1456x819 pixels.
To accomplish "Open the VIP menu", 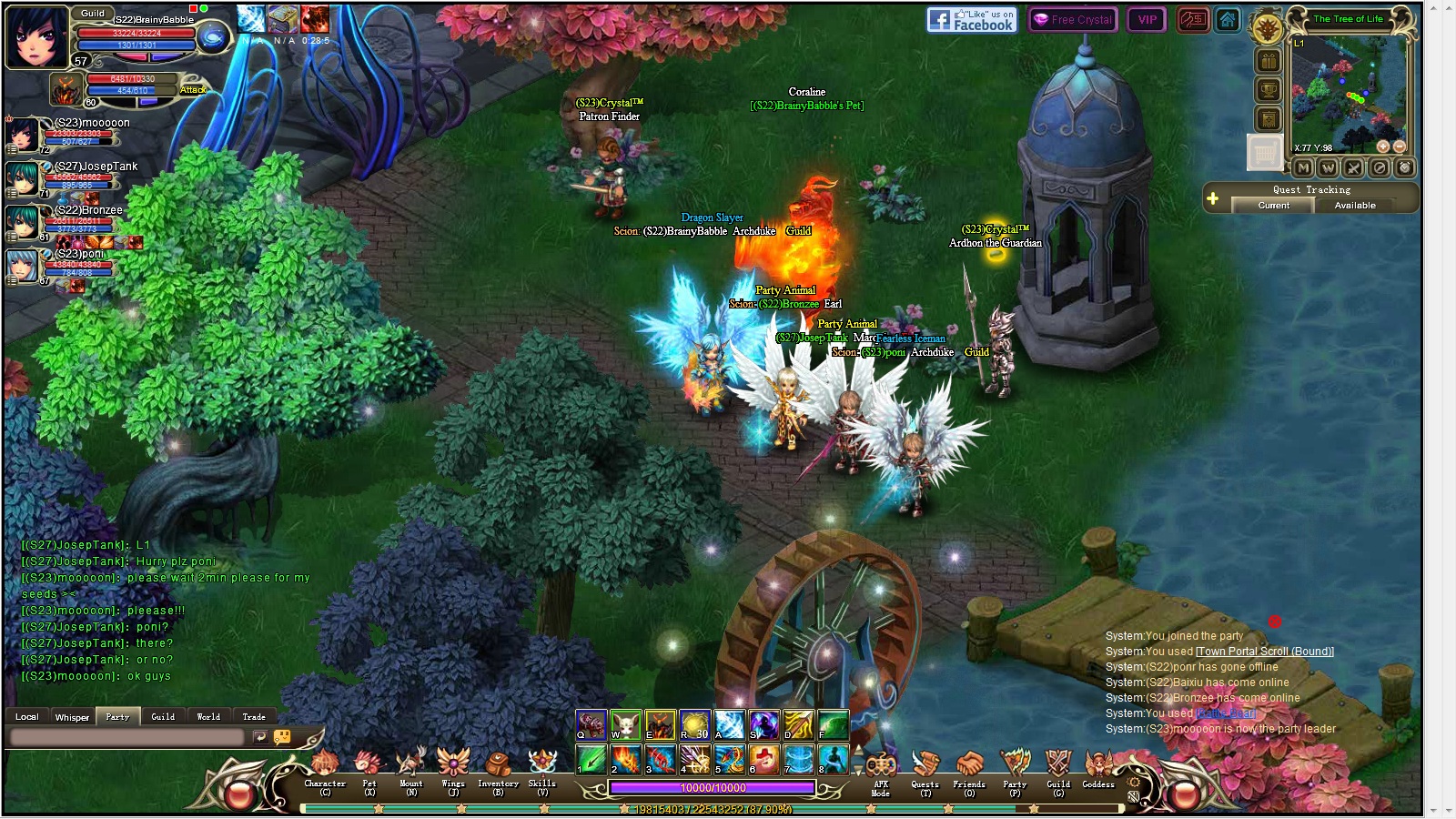I will pyautogui.click(x=1147, y=19).
